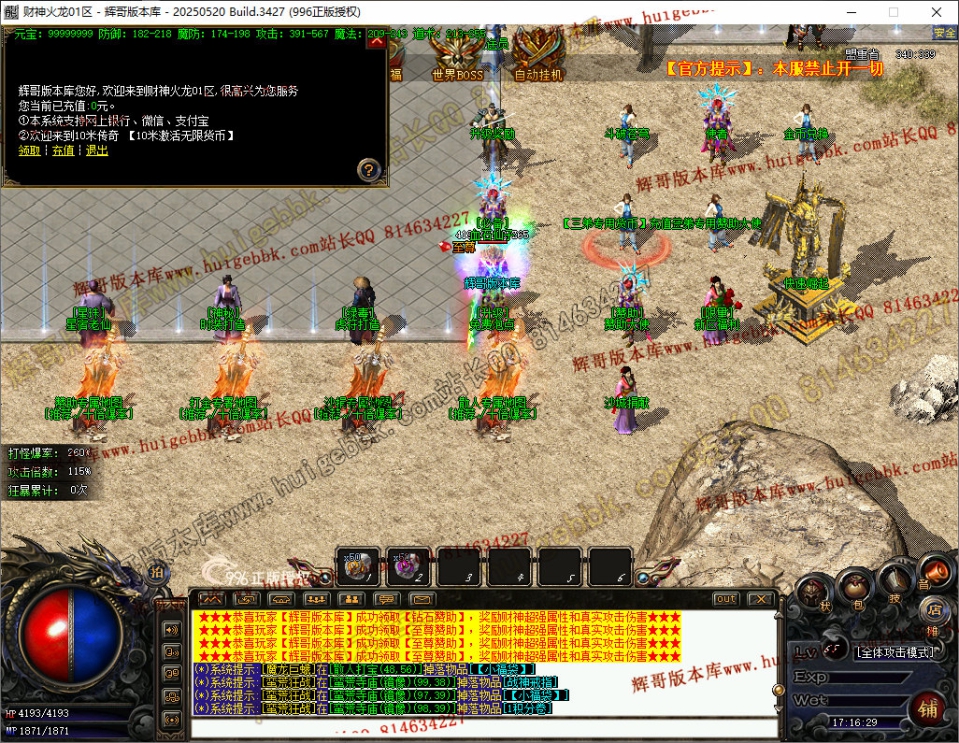Click the large red 铺 store button
Screen dimensions: 959x743
[928, 710]
